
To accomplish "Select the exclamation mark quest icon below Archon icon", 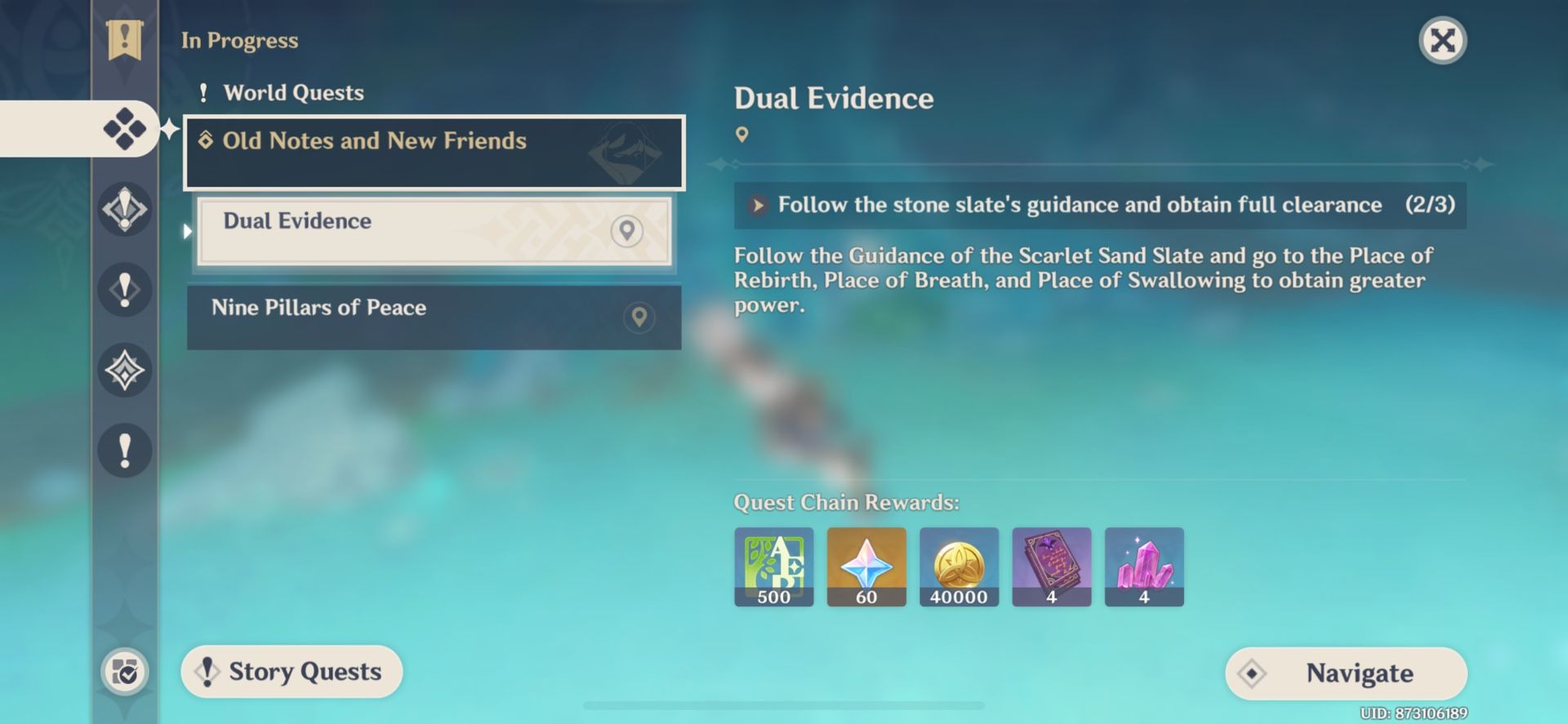I will [x=124, y=290].
